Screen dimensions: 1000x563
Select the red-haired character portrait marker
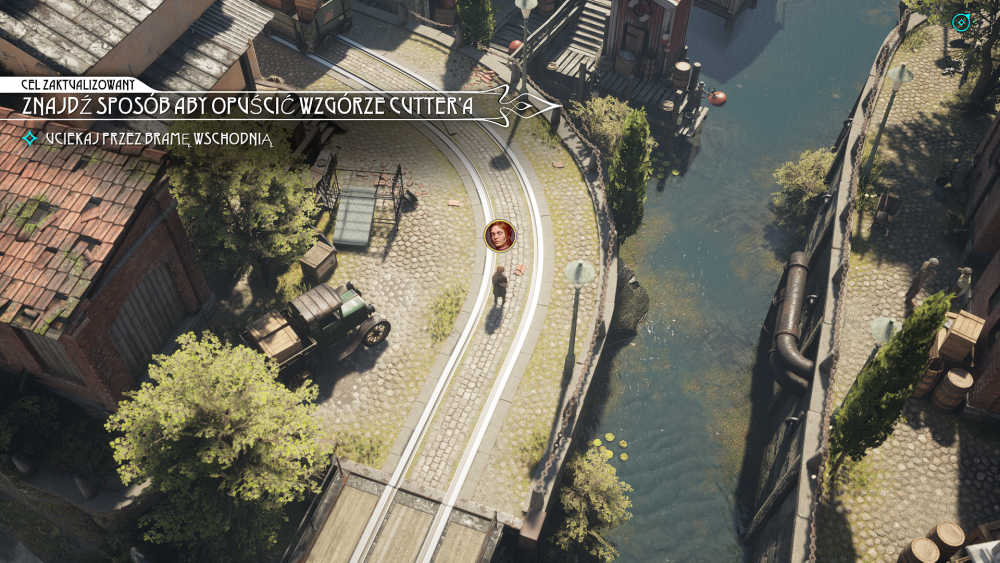pos(499,235)
